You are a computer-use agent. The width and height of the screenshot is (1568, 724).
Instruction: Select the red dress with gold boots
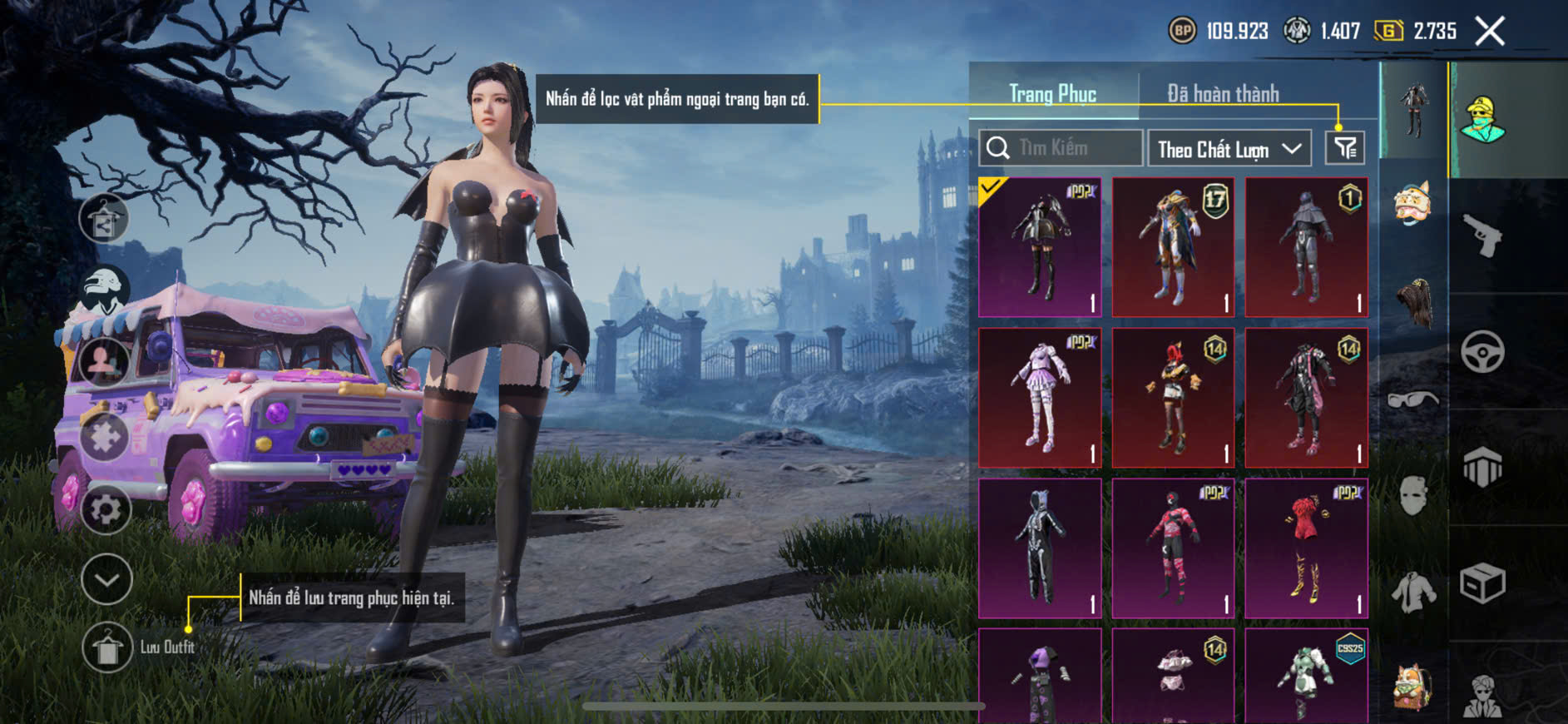[x=1306, y=548]
